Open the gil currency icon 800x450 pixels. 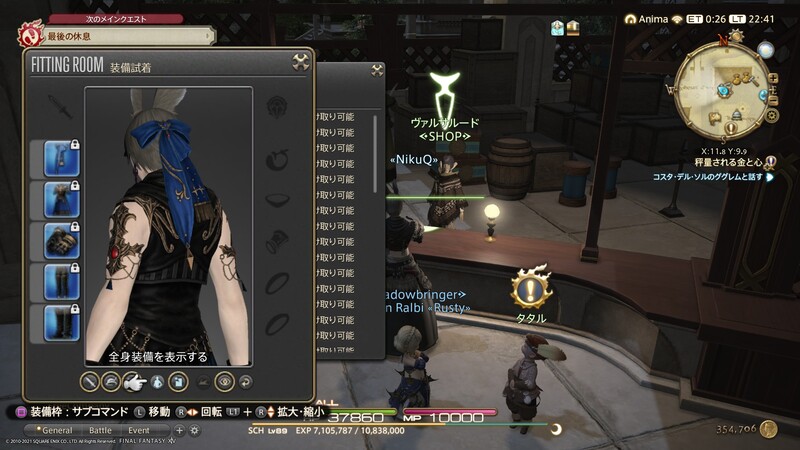768,429
